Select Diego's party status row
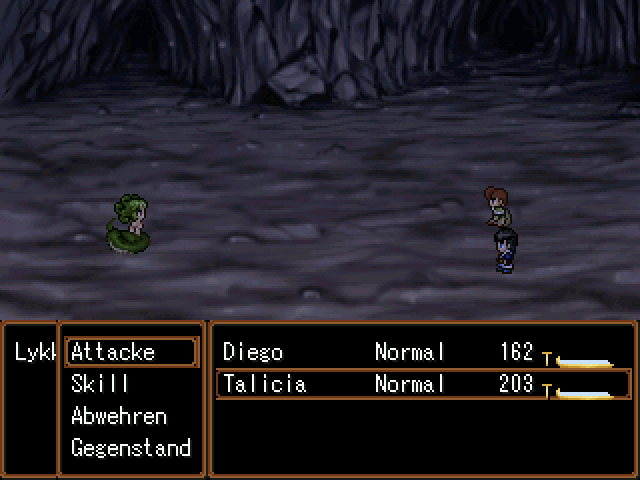The height and width of the screenshot is (480, 640). [x=421, y=352]
